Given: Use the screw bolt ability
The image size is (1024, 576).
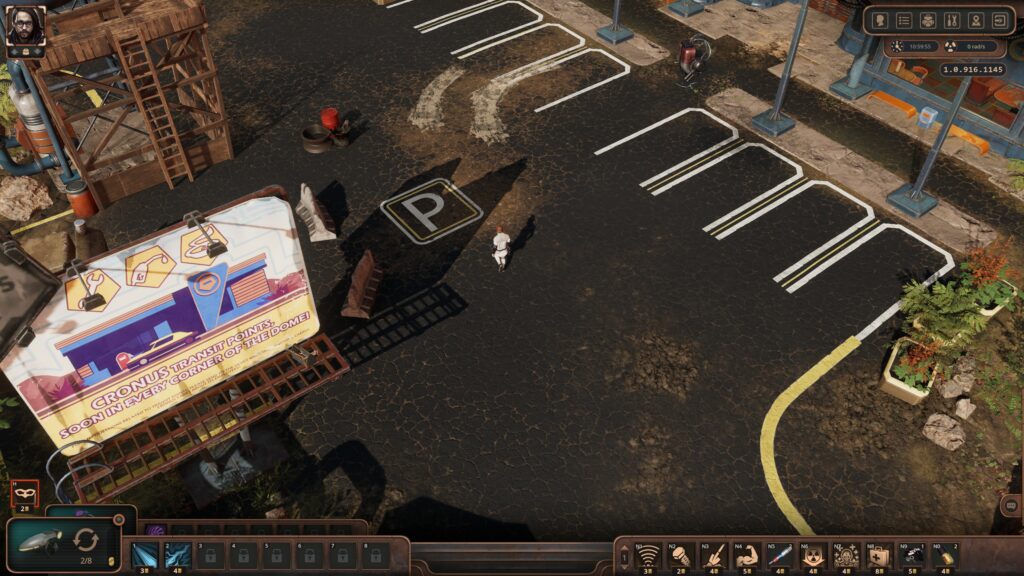Looking at the screenshot, I should [682, 555].
